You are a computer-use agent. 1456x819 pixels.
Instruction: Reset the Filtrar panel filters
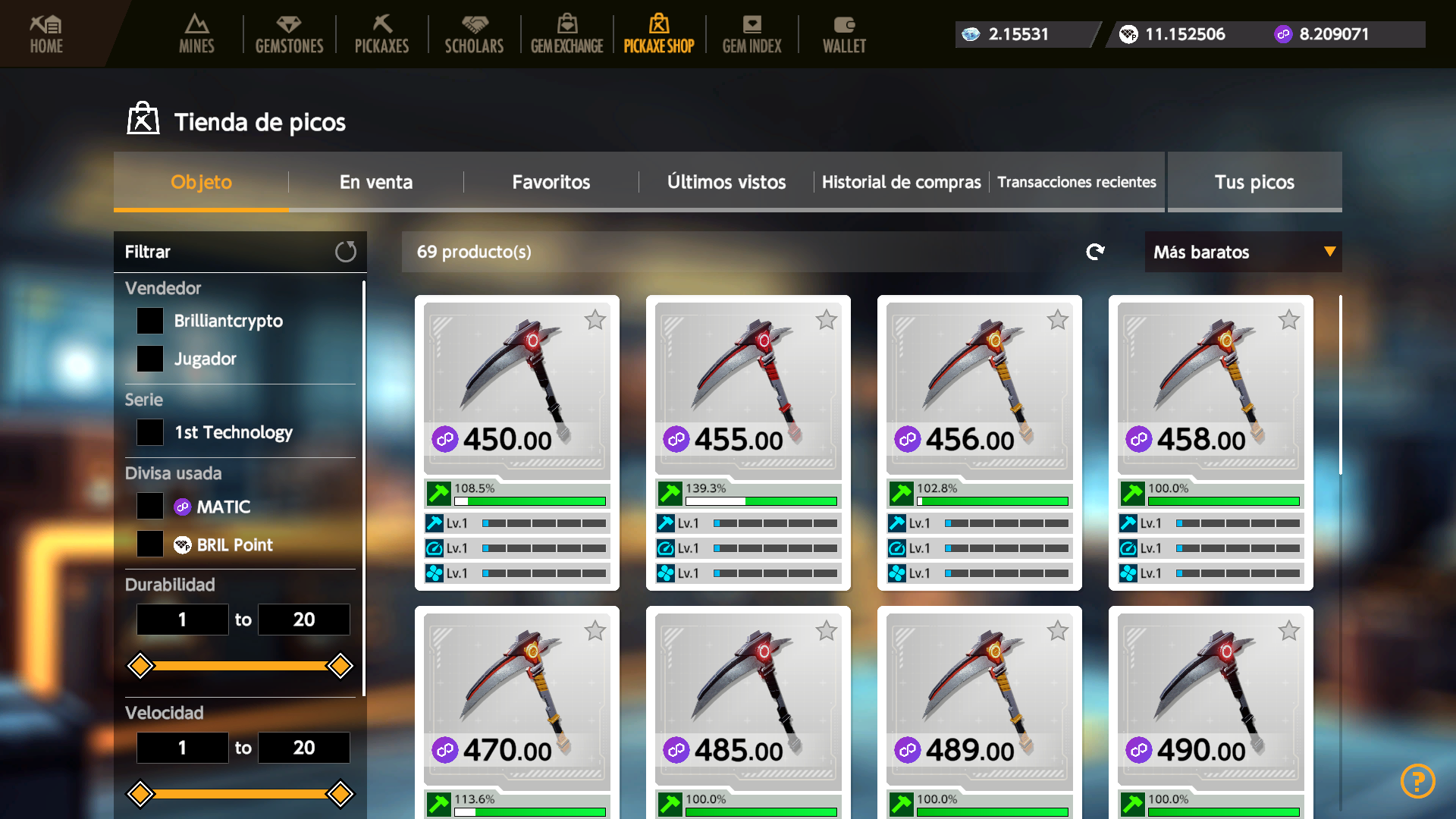click(x=346, y=252)
